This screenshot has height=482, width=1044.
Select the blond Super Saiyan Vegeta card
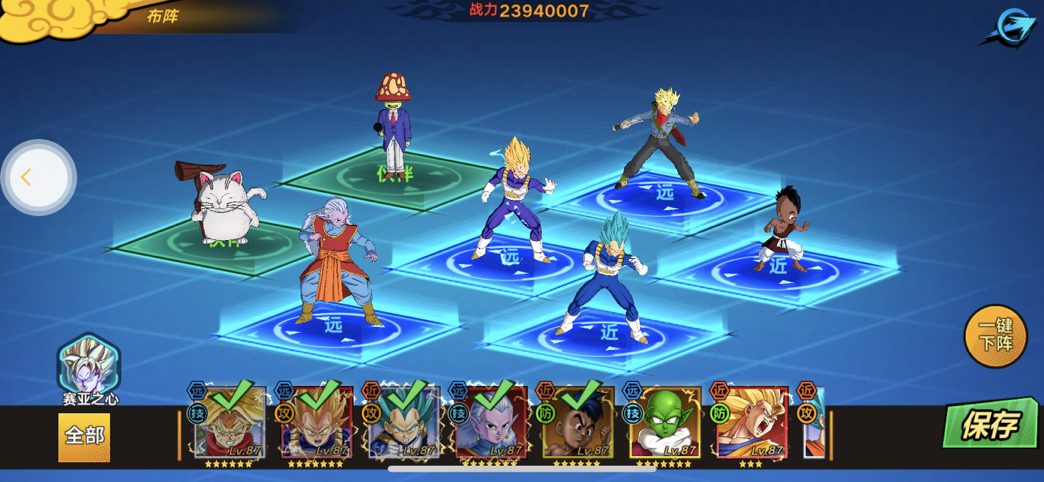point(317,422)
